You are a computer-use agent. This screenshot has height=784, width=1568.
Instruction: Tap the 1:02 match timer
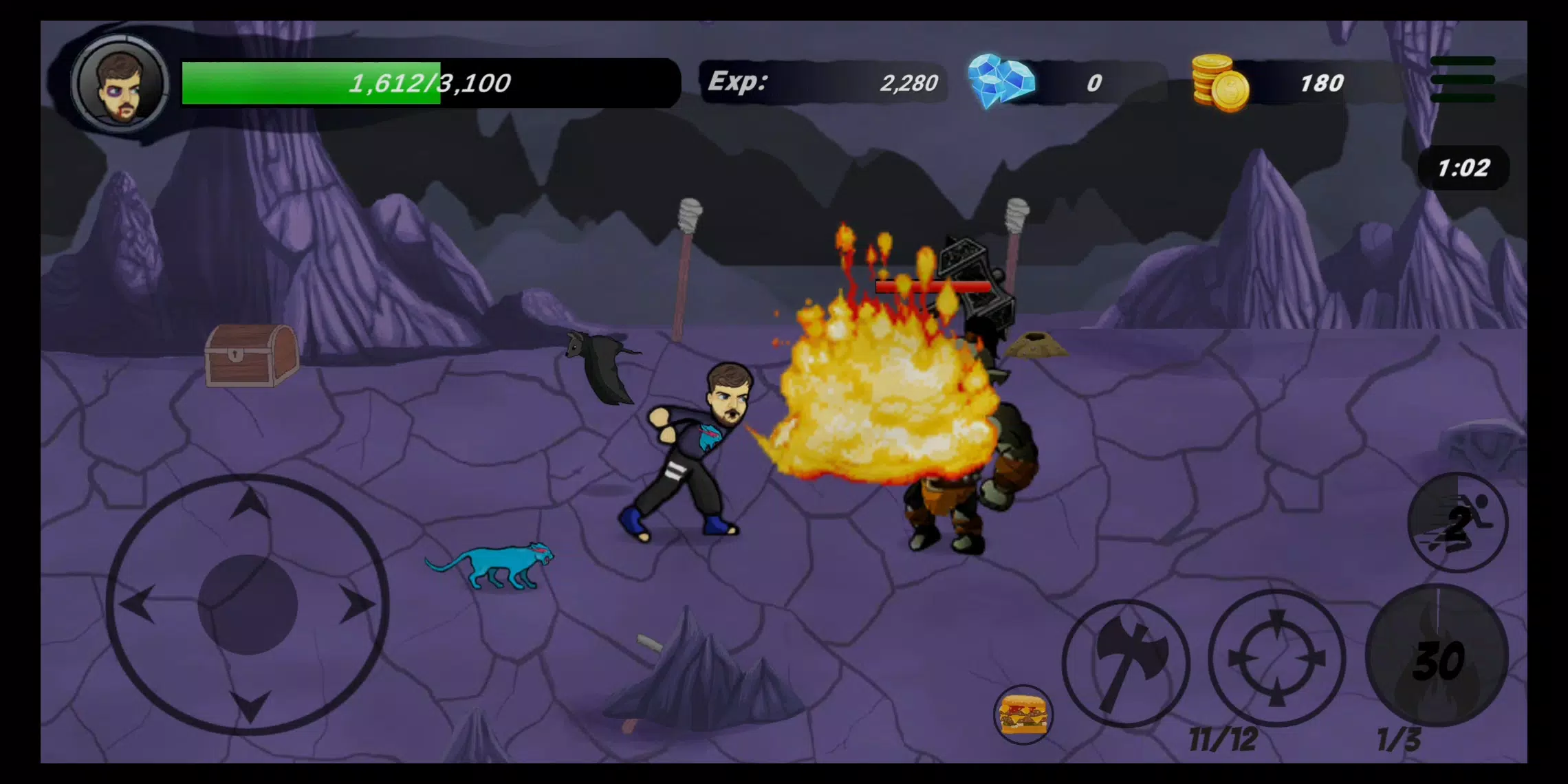coord(1463,166)
